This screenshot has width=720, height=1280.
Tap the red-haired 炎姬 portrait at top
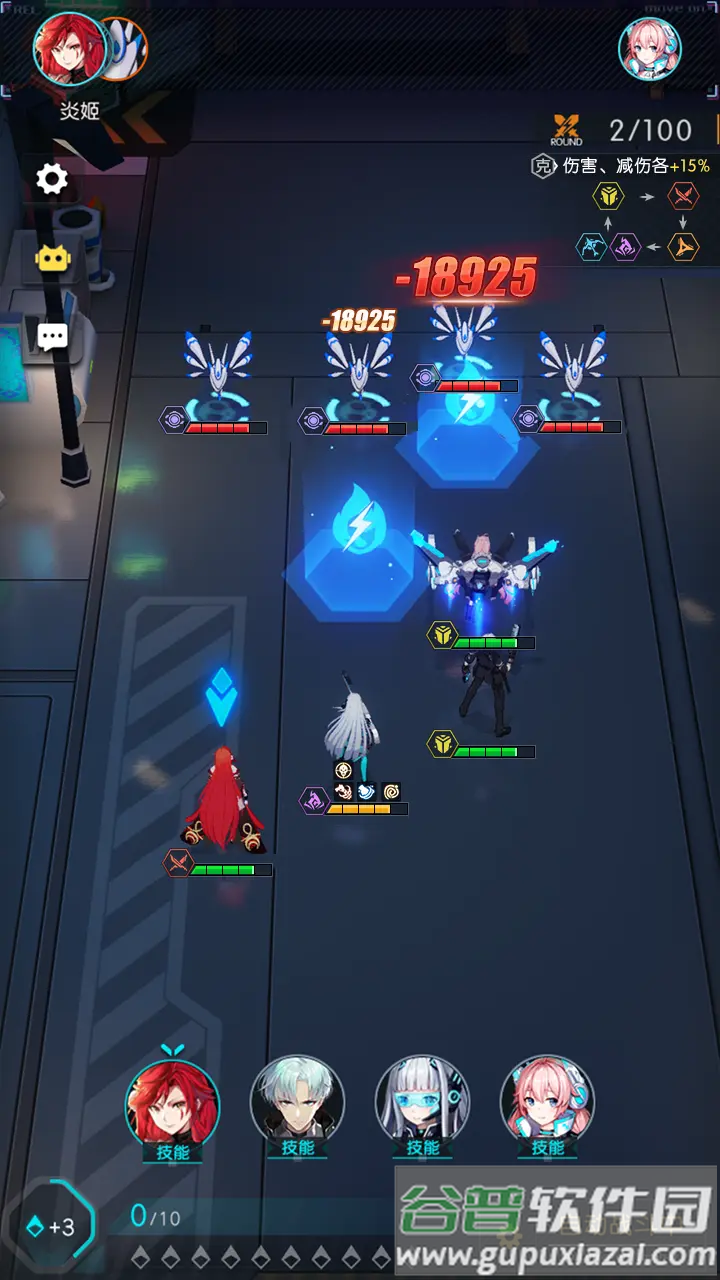[x=70, y=48]
